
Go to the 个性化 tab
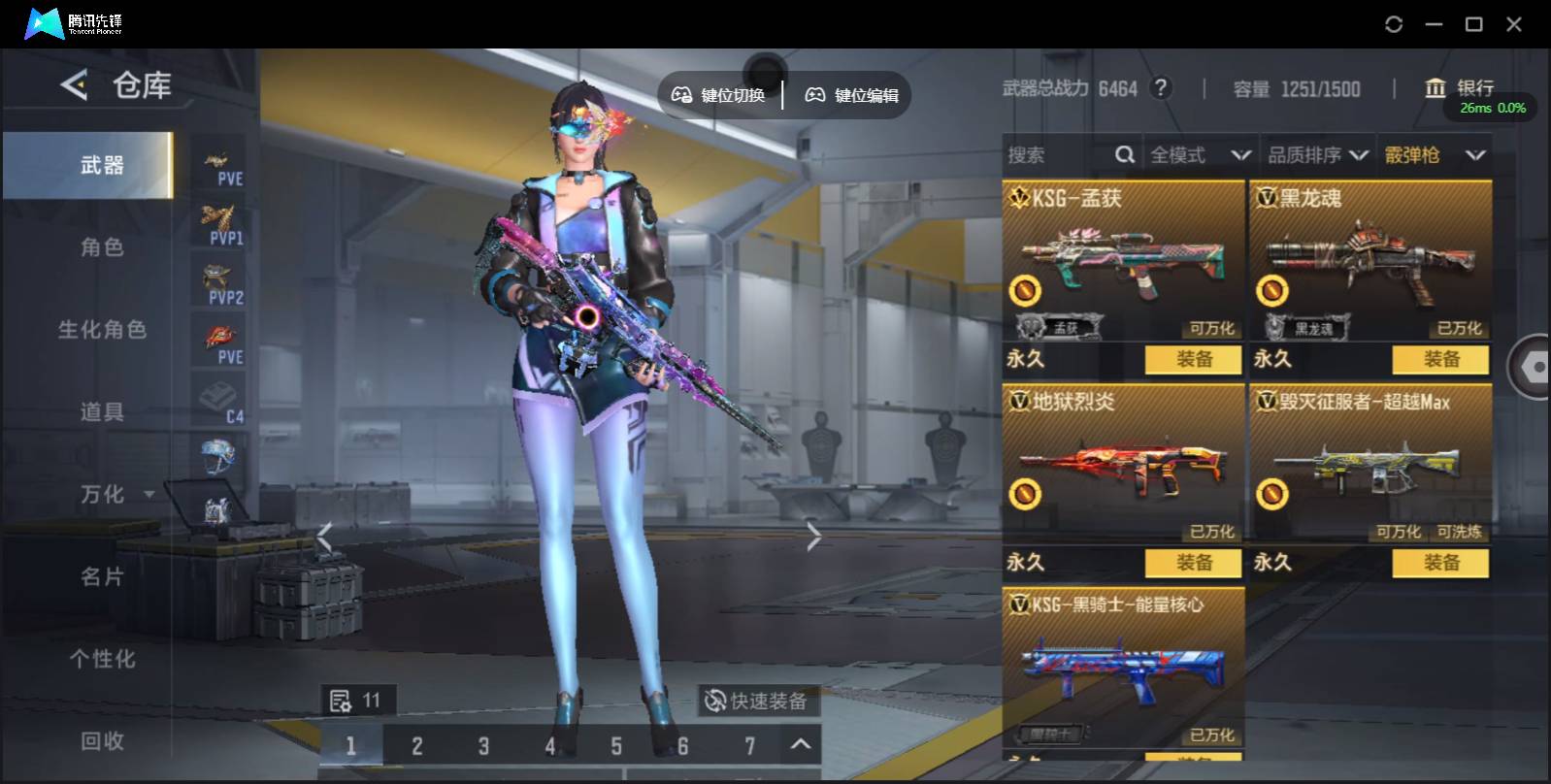point(102,660)
